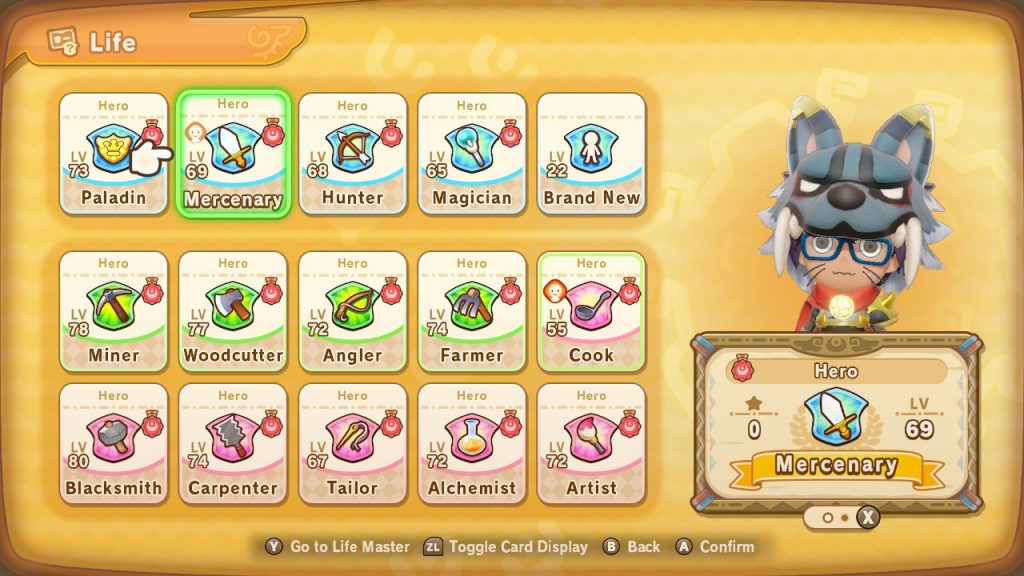Pick the Woodcutter life card

point(233,310)
